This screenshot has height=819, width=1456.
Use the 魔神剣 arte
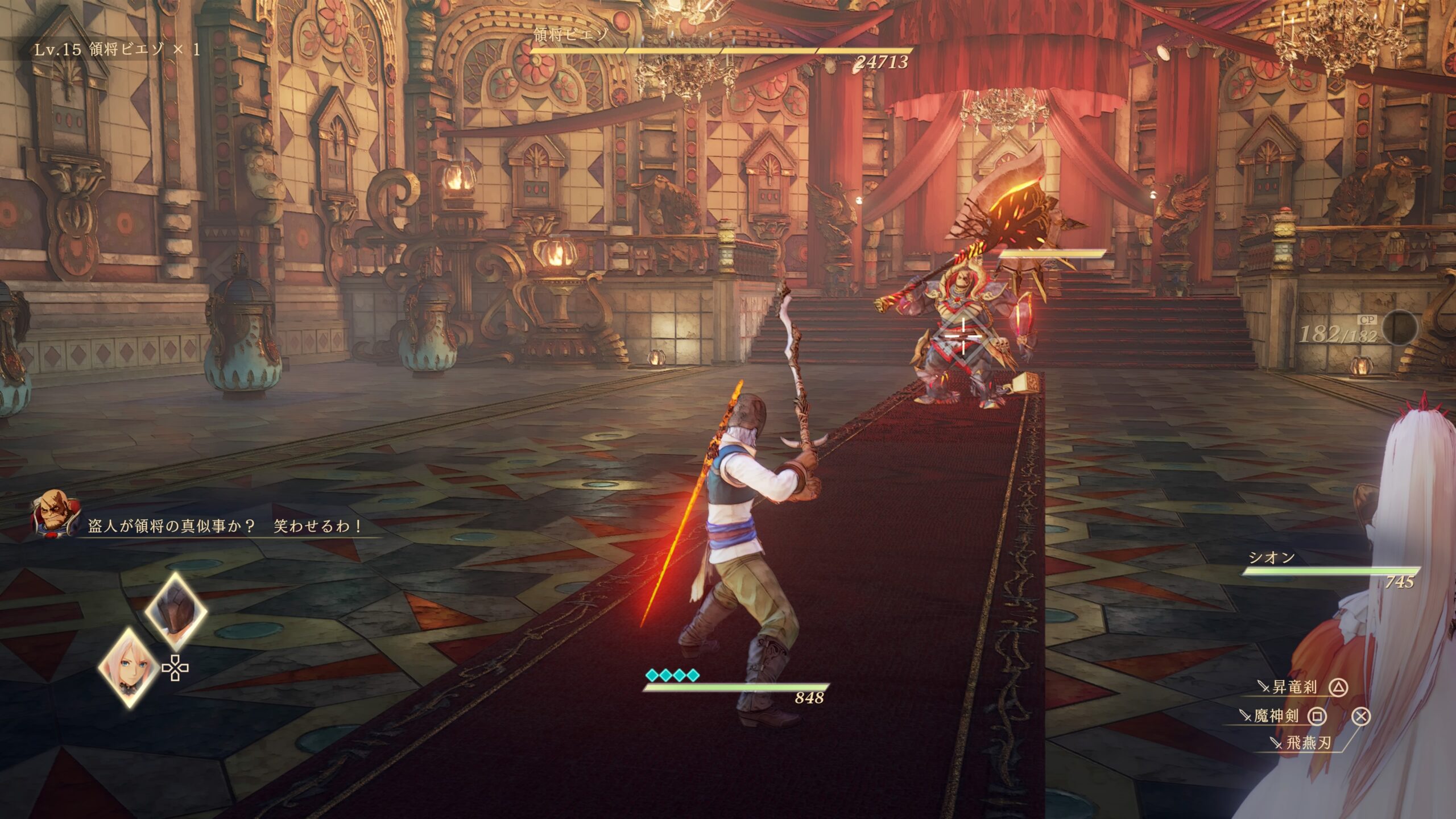[x=1276, y=716]
